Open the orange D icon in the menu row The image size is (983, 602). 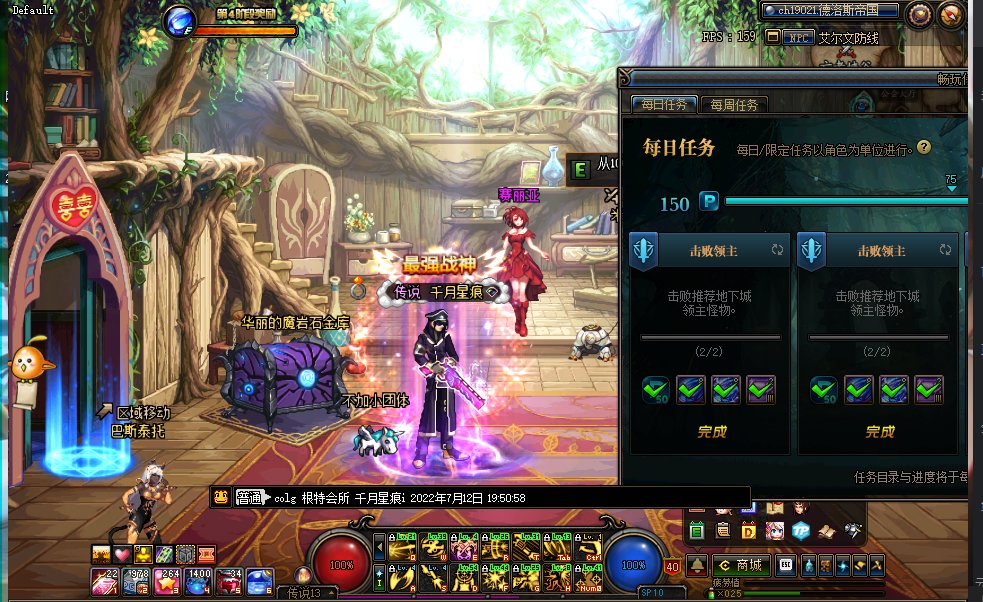coord(748,530)
